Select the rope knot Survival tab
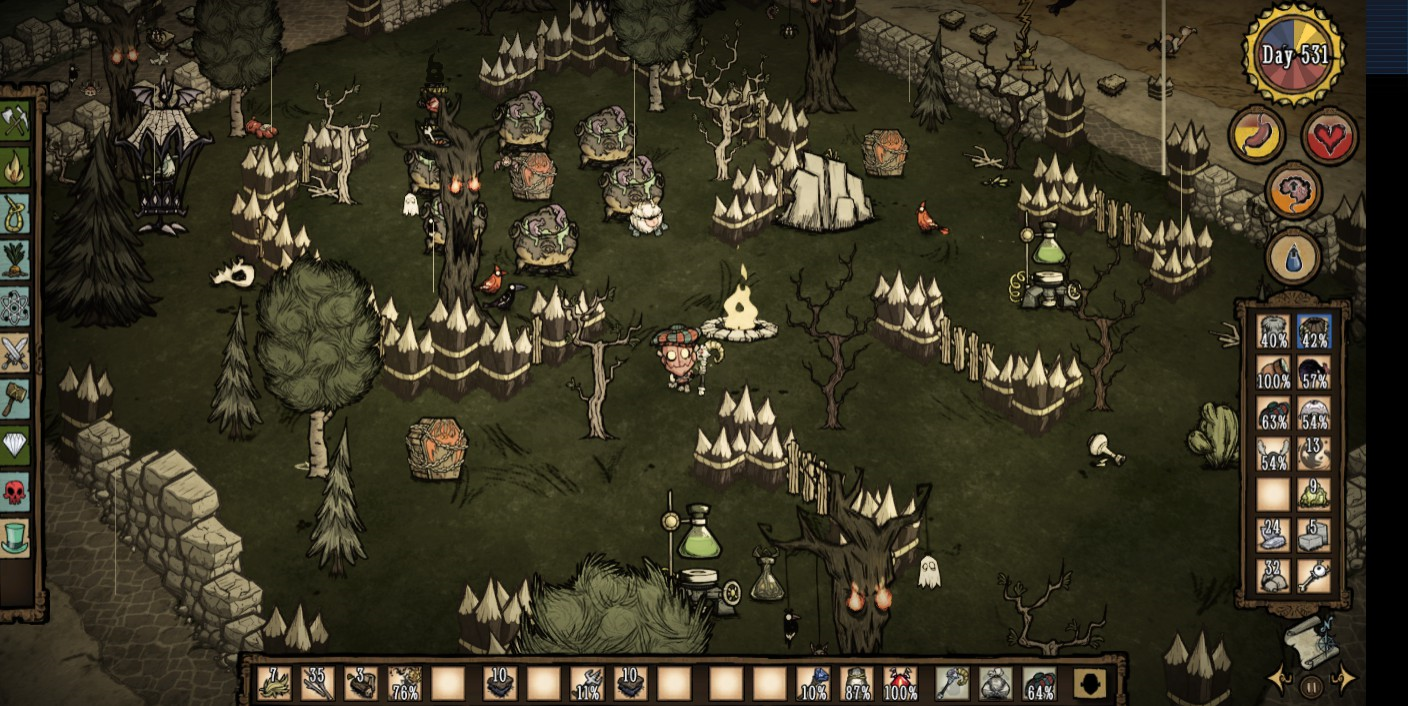Viewport: 1408px width, 706px height. coord(15,213)
